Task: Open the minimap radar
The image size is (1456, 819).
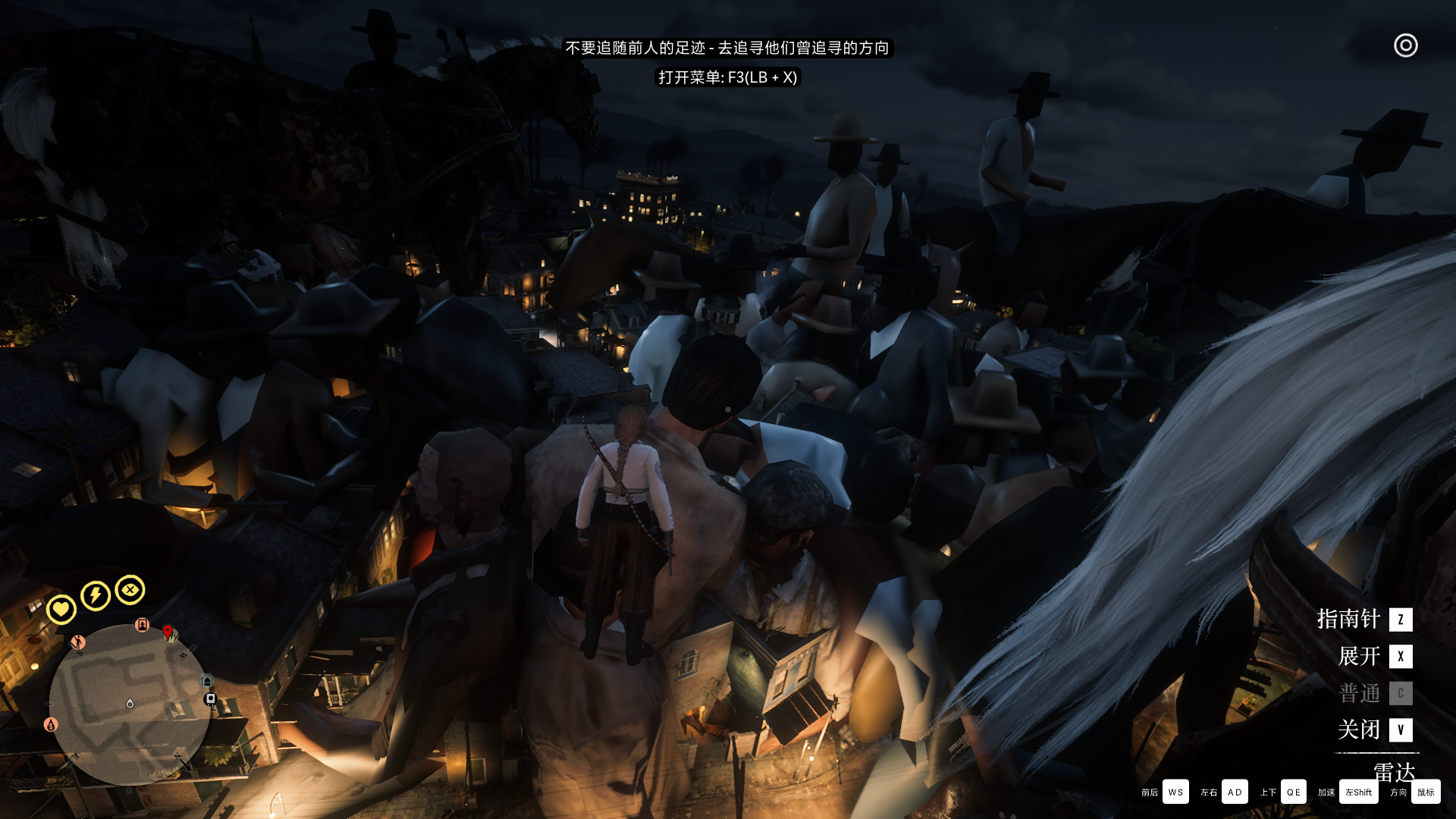Action: tap(129, 705)
